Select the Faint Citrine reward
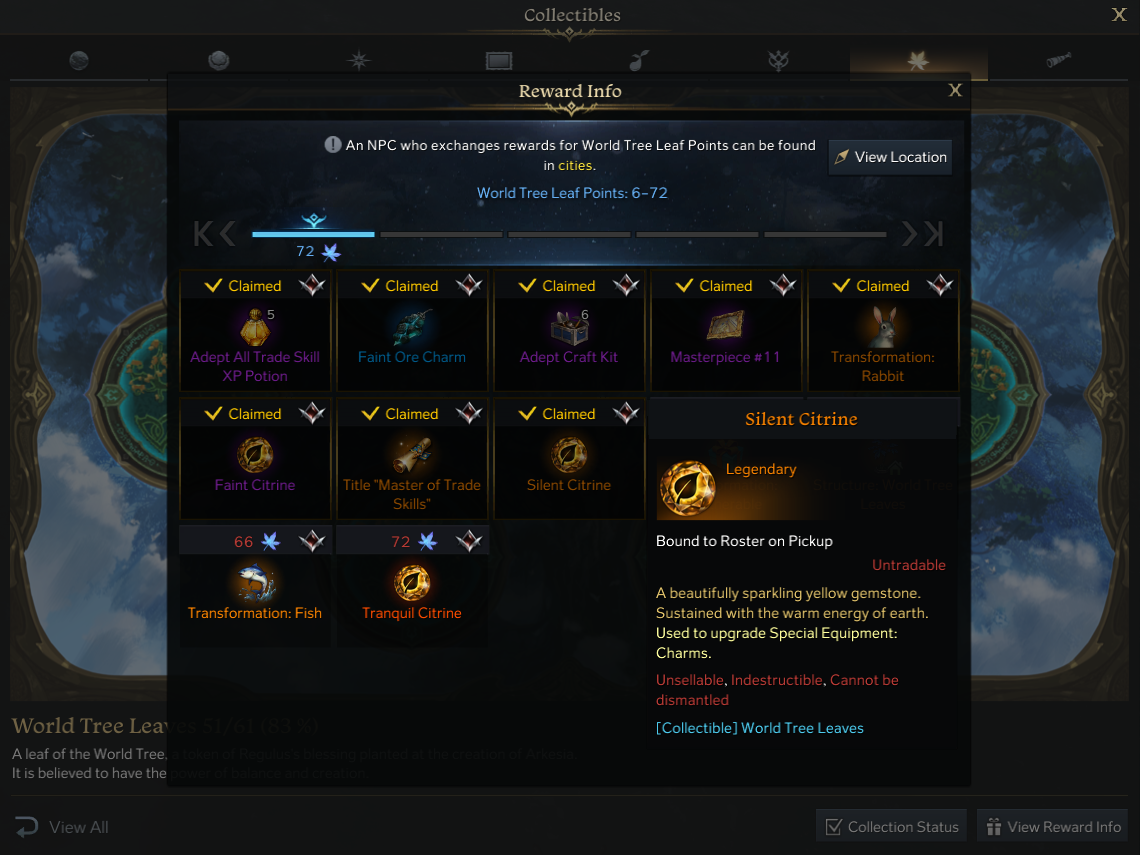1140x855 pixels. point(255,458)
